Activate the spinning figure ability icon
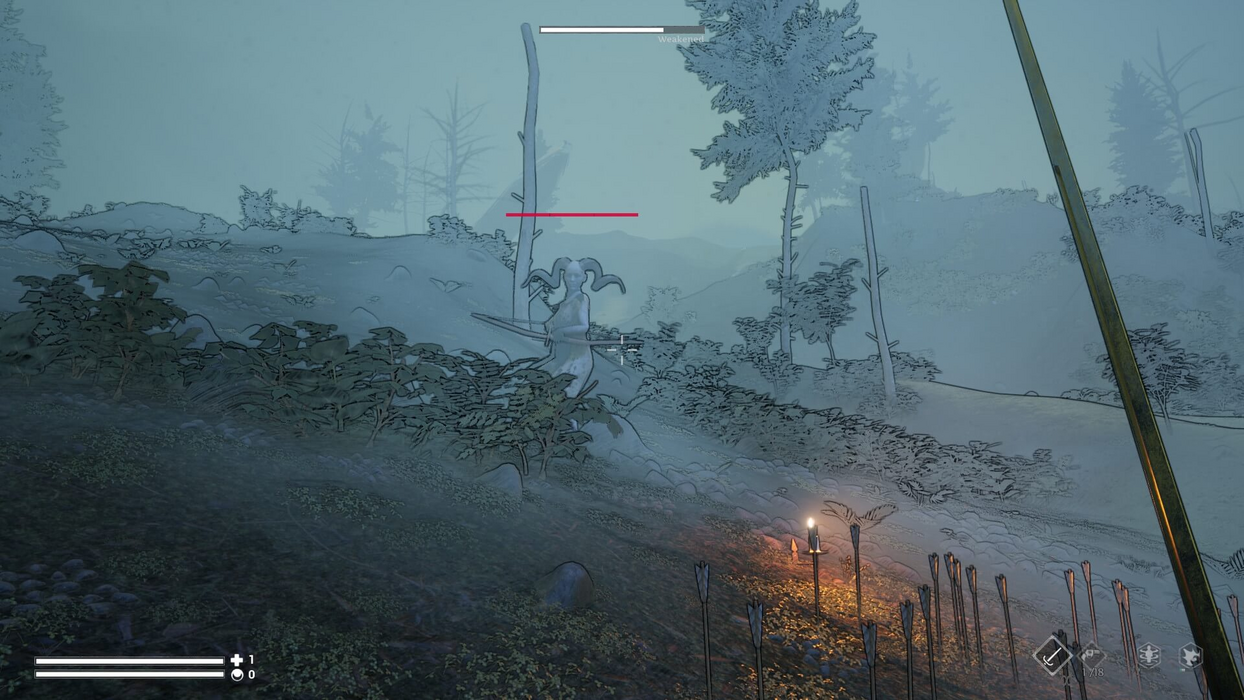 click(x=1149, y=655)
